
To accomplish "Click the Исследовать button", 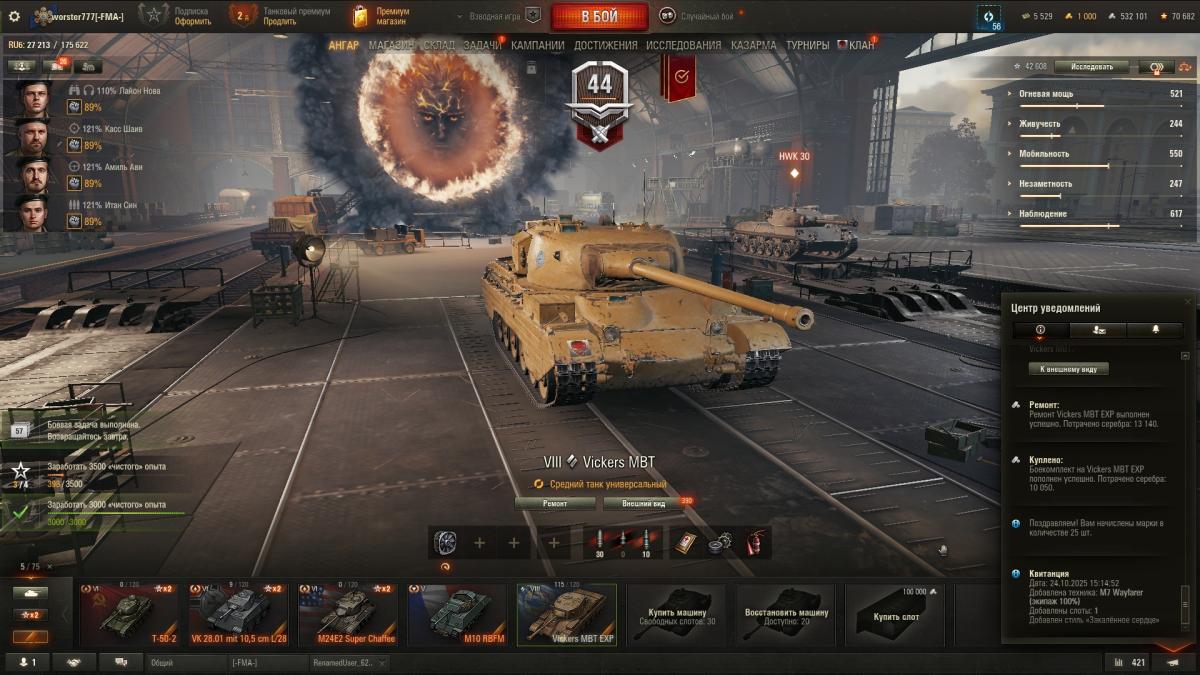I will coord(1091,67).
